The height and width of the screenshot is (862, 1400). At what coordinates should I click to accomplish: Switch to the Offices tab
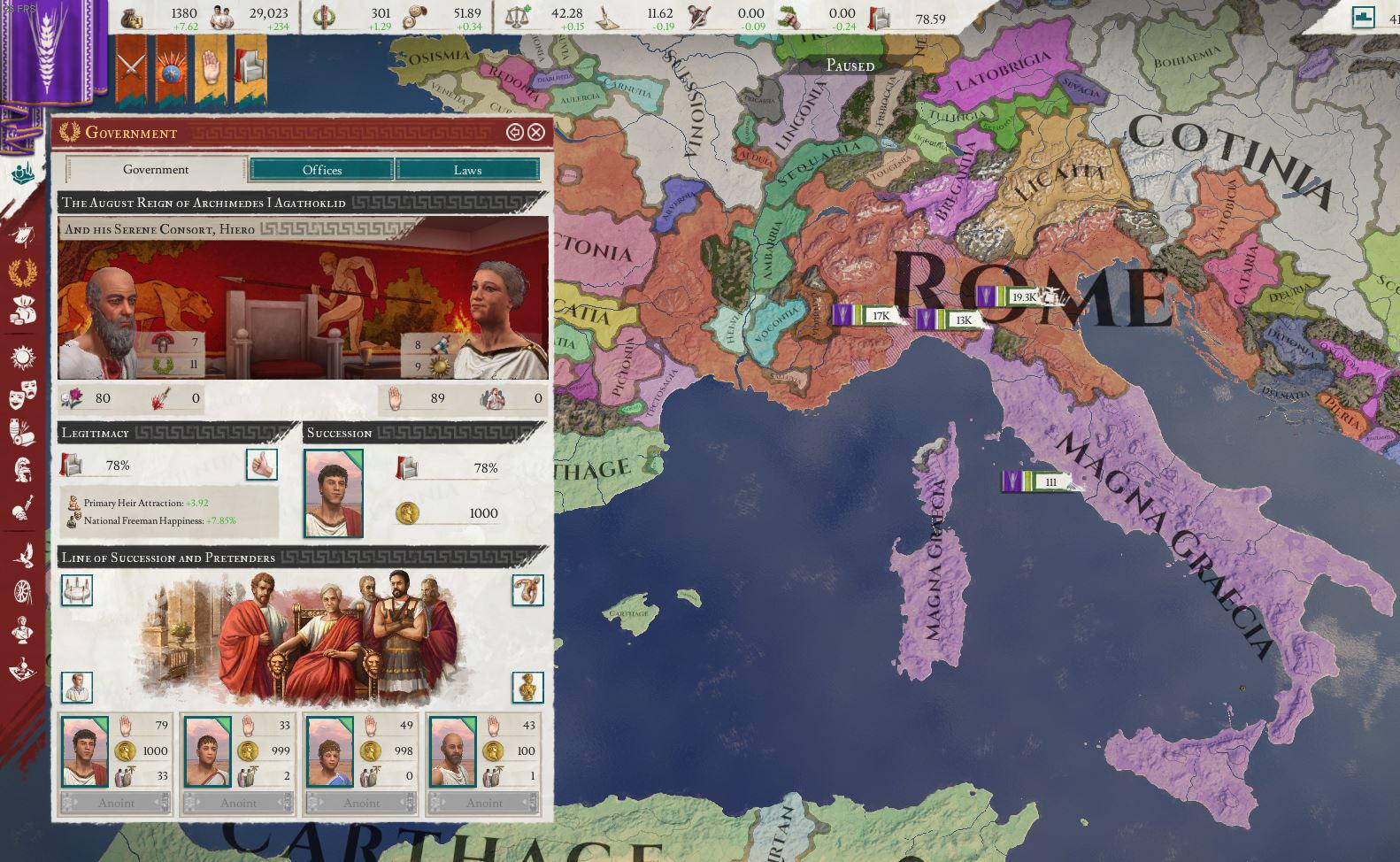(x=322, y=170)
